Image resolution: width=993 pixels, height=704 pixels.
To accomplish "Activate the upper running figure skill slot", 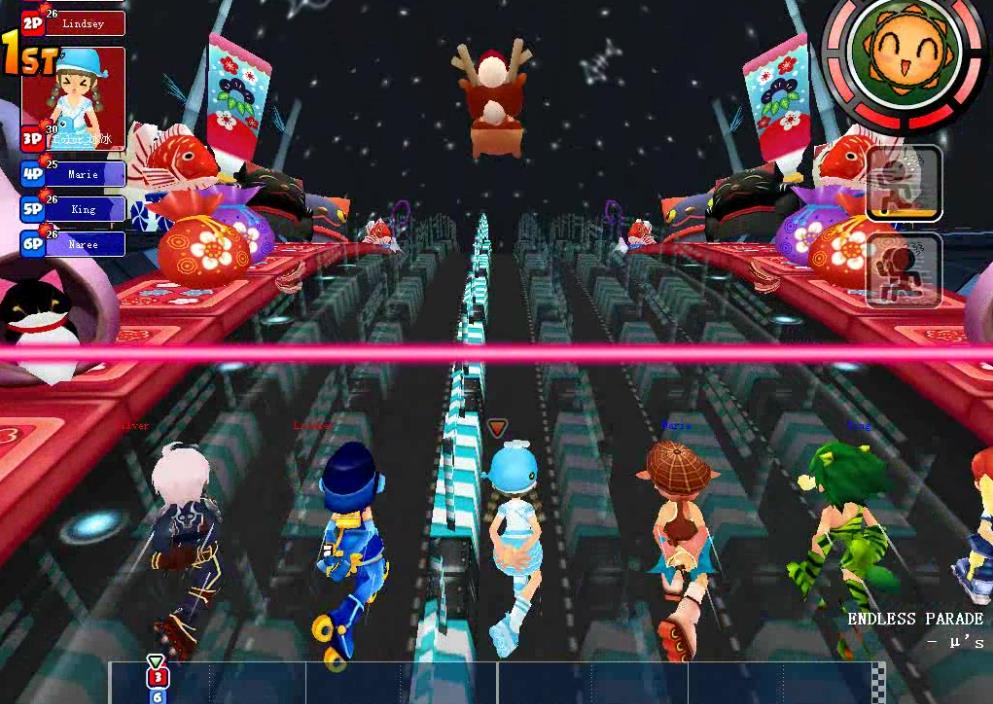I will pyautogui.click(x=903, y=184).
